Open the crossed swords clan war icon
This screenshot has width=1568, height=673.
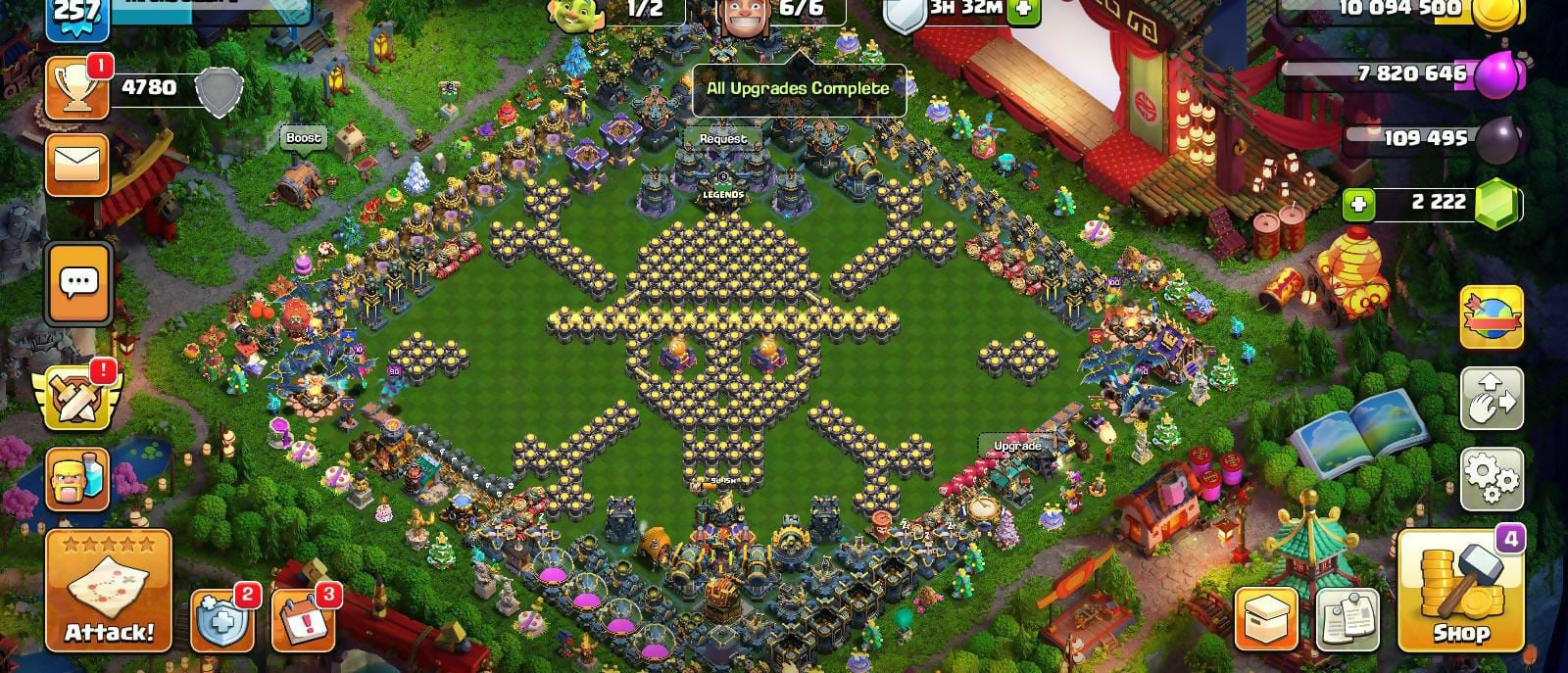pos(76,397)
